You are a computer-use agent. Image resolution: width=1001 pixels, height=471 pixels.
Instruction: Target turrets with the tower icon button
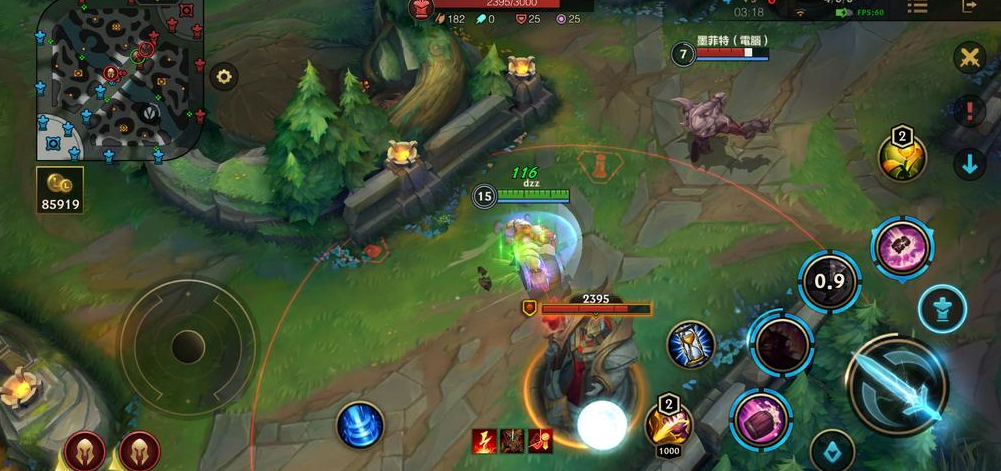(942, 308)
